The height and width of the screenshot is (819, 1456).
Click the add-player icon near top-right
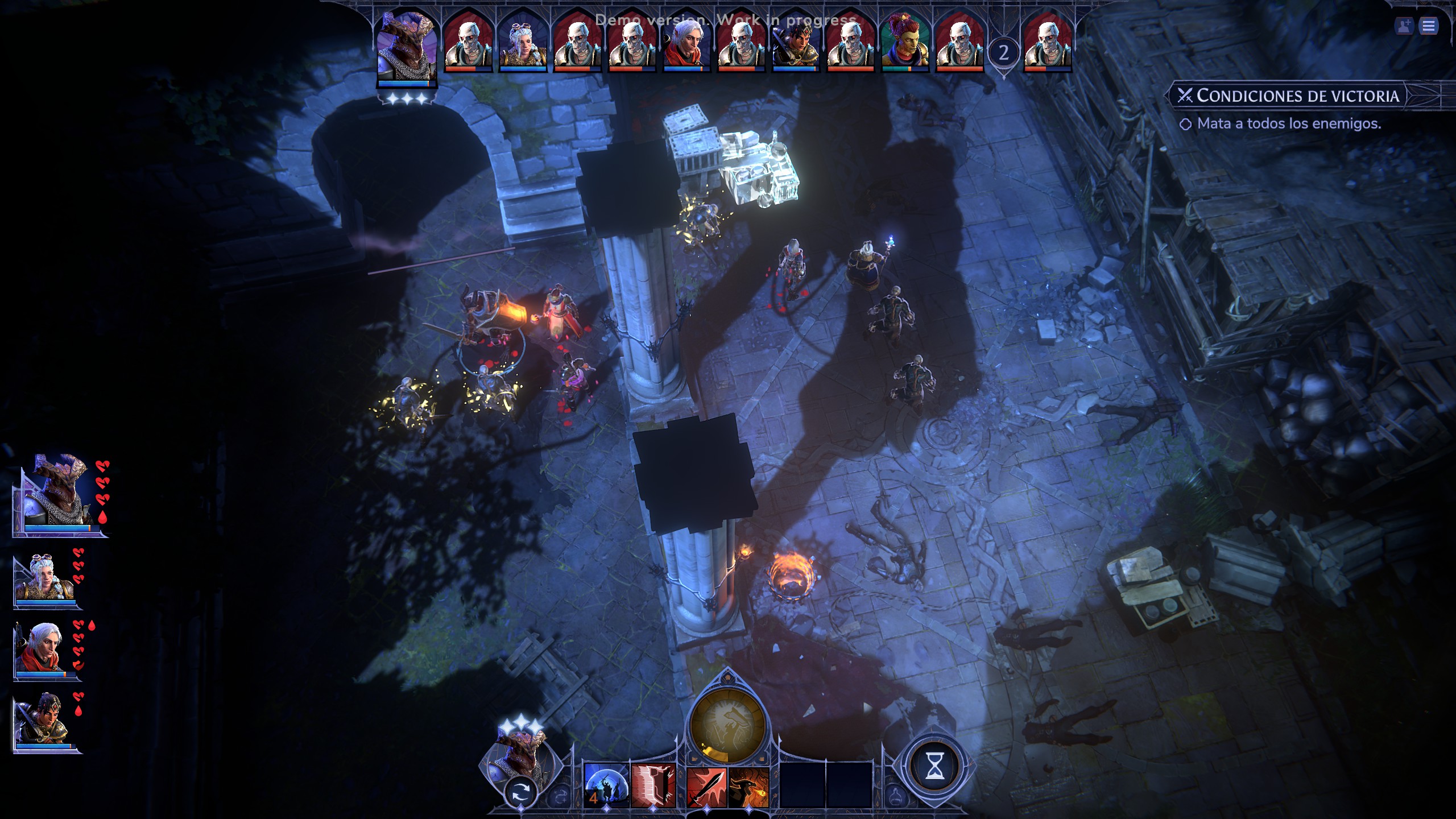1404,26
